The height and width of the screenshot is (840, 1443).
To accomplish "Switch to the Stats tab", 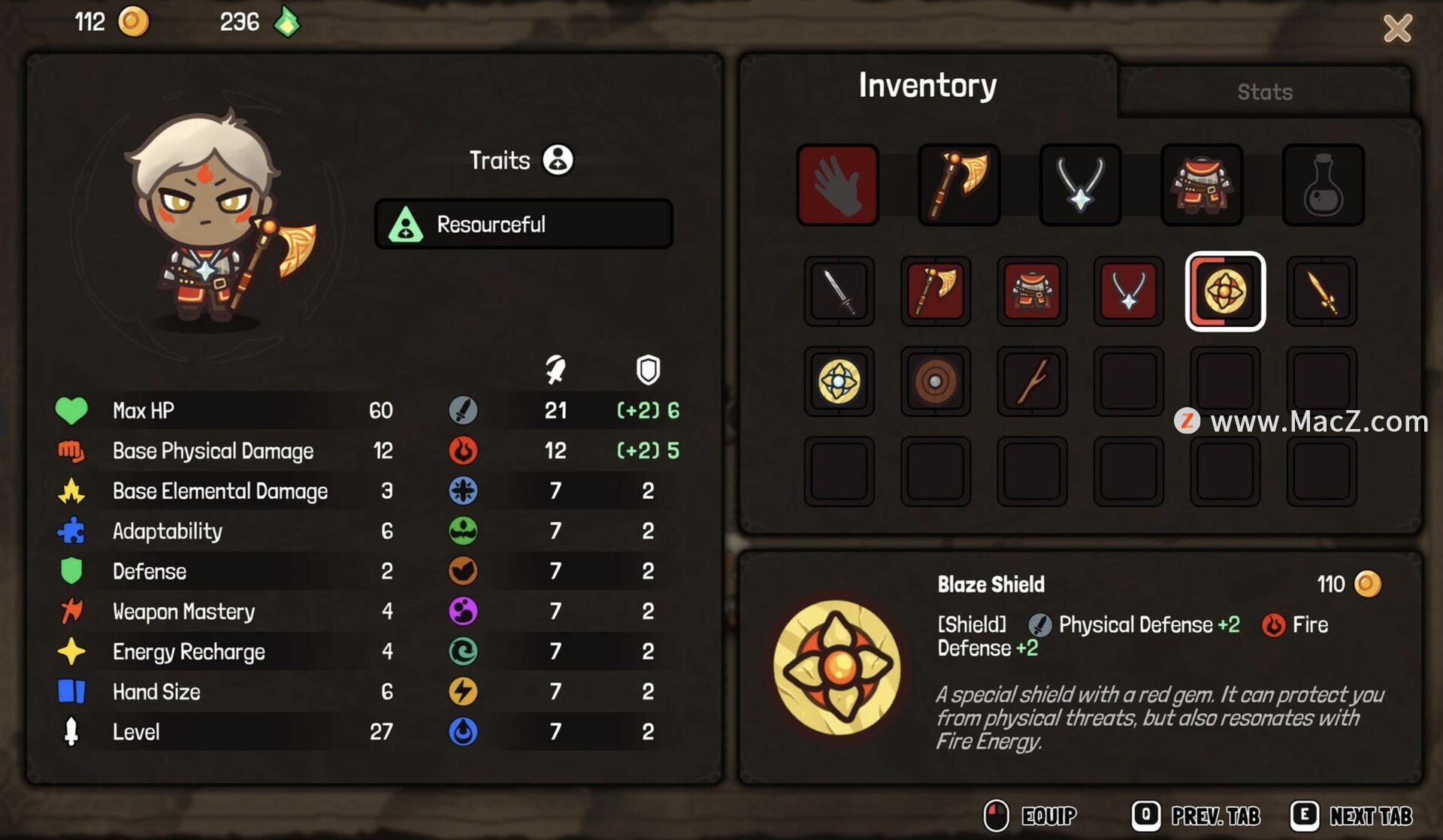I will click(1264, 92).
